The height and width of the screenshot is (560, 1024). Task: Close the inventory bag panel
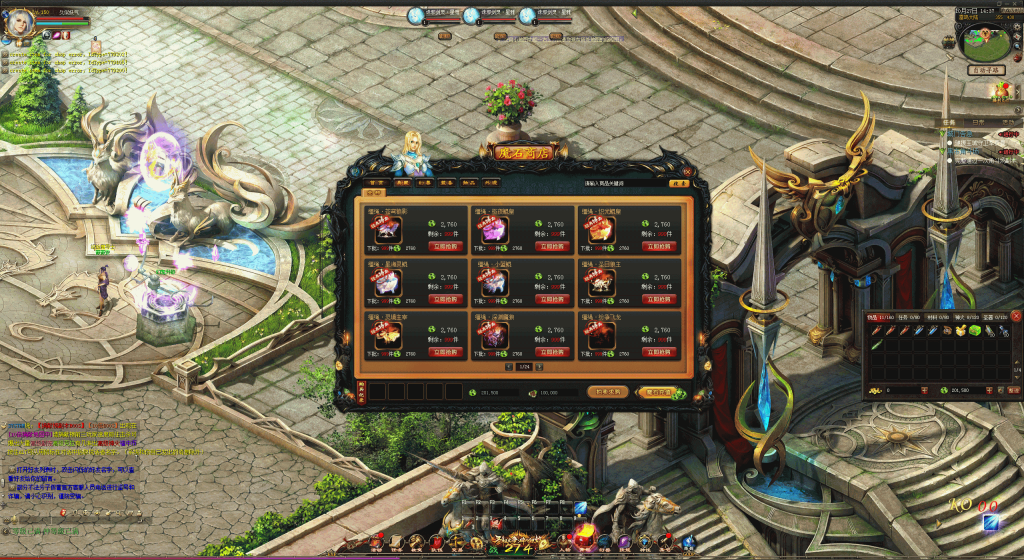[1016, 316]
